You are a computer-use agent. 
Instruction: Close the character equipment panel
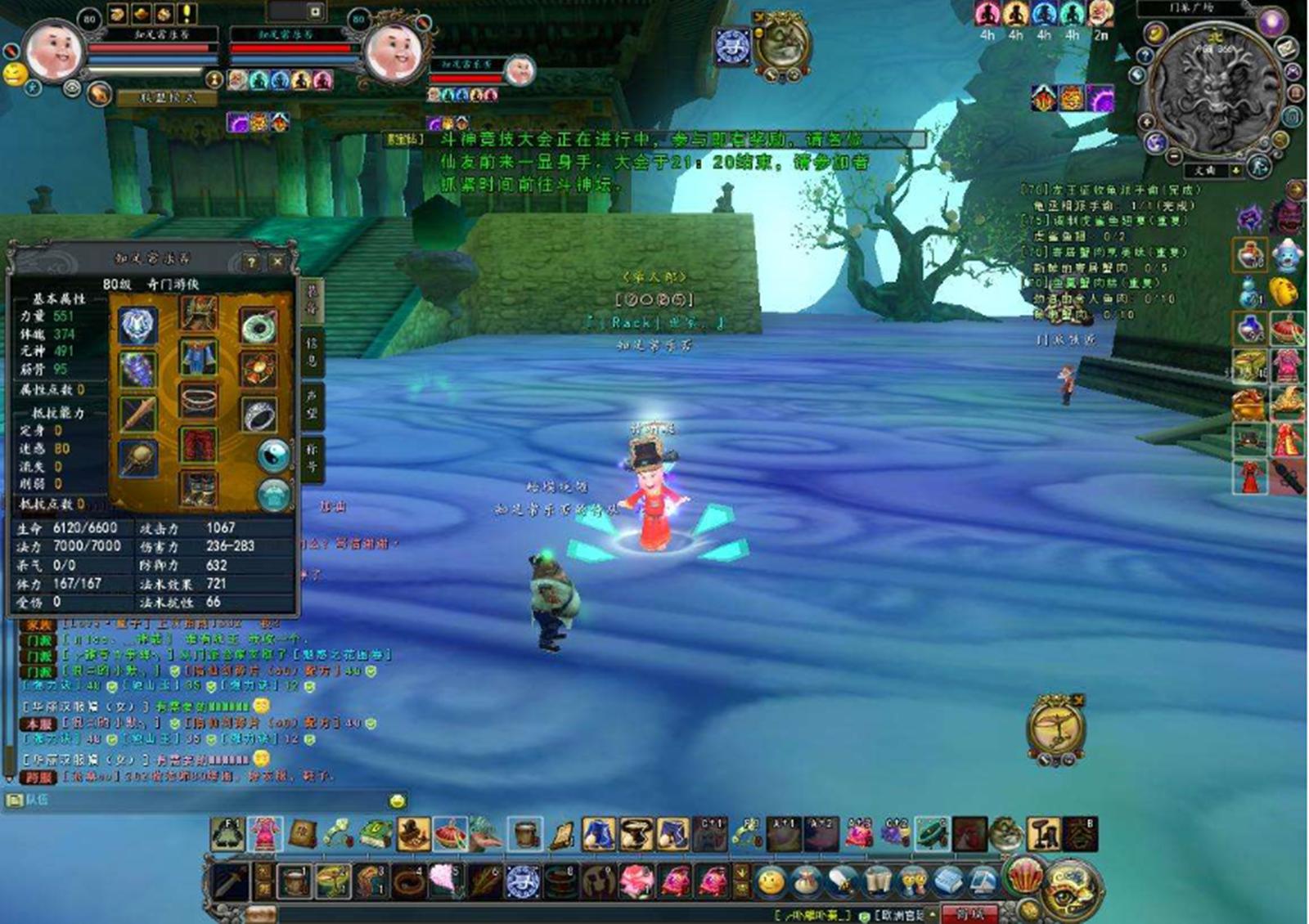(x=277, y=262)
